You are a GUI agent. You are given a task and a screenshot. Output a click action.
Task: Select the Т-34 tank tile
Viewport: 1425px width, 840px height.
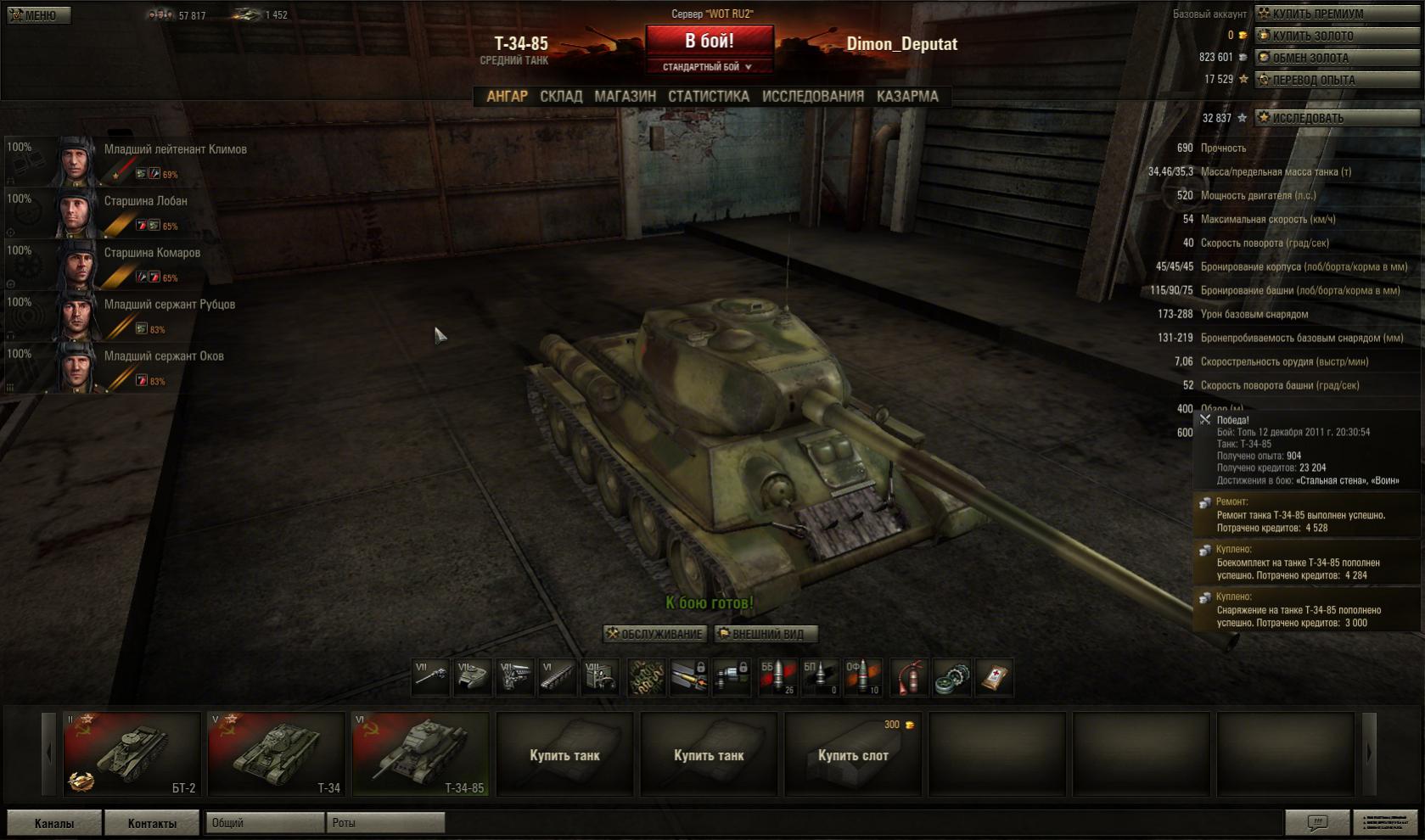277,753
